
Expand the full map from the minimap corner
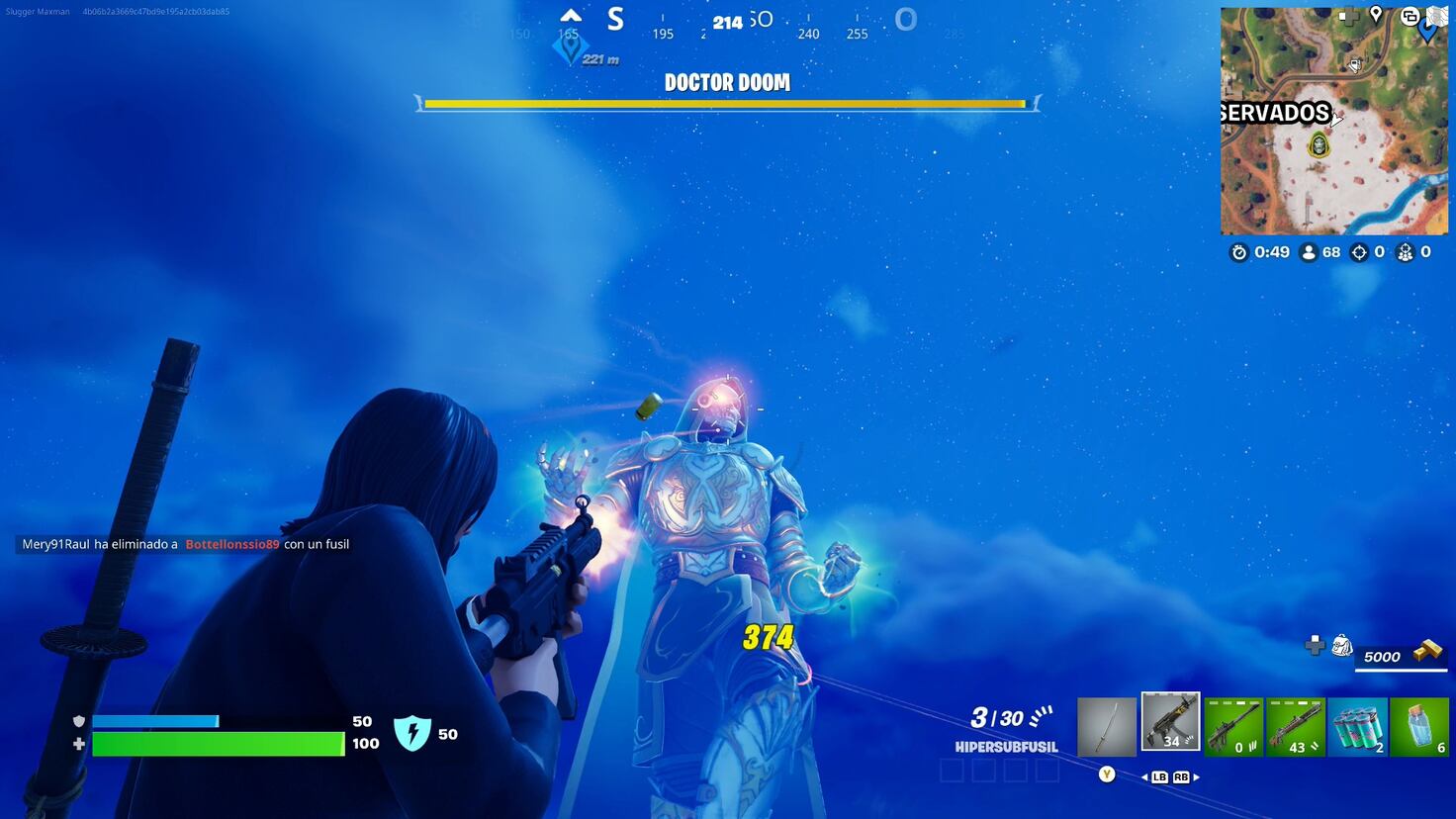coord(1436,16)
